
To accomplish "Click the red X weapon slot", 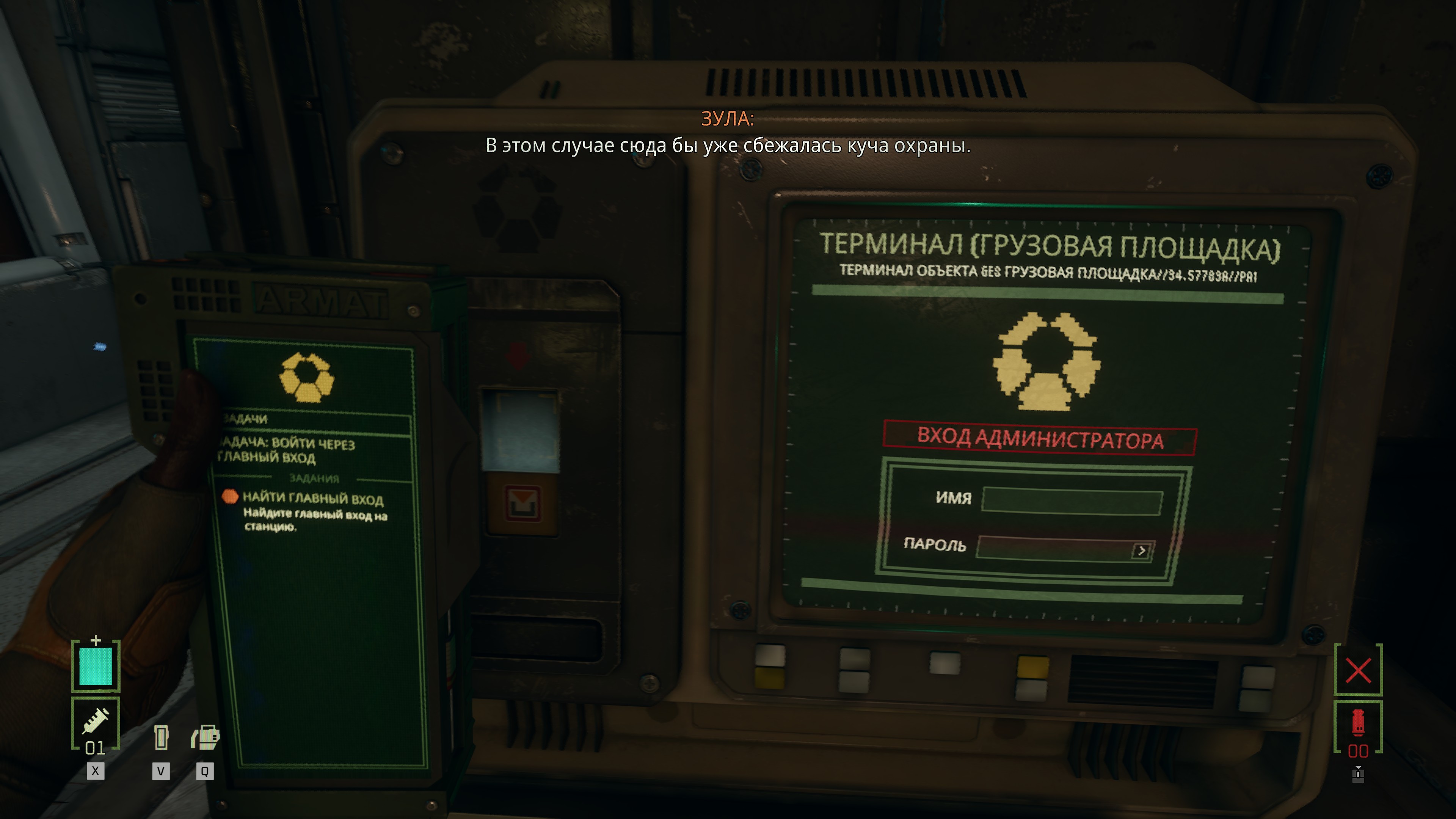I will tap(1358, 670).
